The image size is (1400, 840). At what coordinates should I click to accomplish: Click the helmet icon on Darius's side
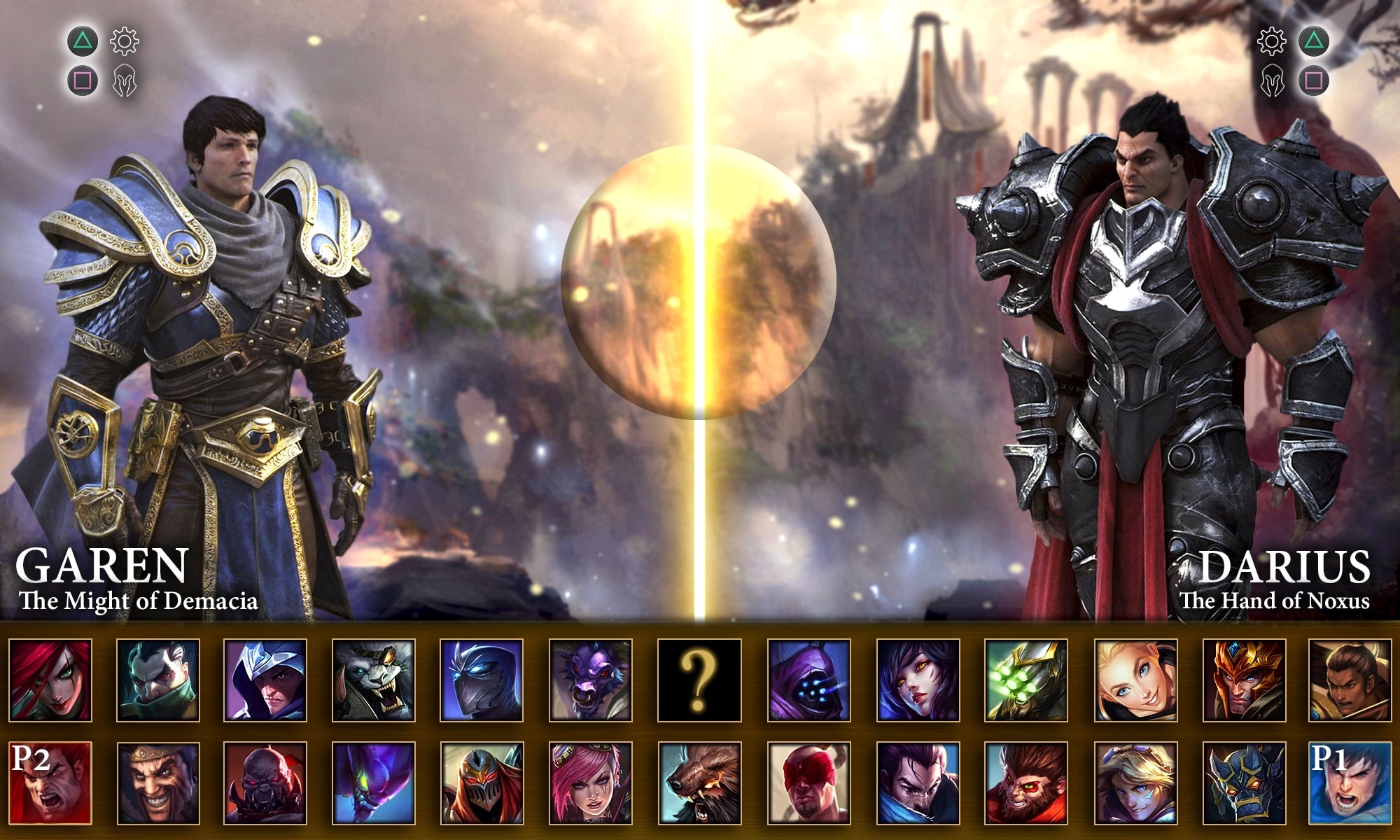(x=1273, y=81)
